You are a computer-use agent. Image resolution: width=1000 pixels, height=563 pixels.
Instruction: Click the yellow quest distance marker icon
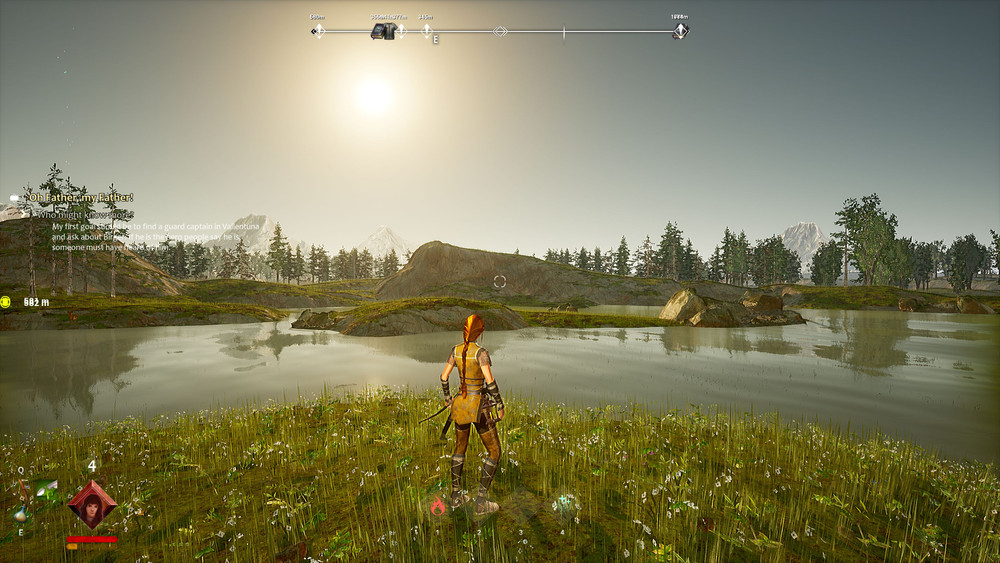[6, 301]
